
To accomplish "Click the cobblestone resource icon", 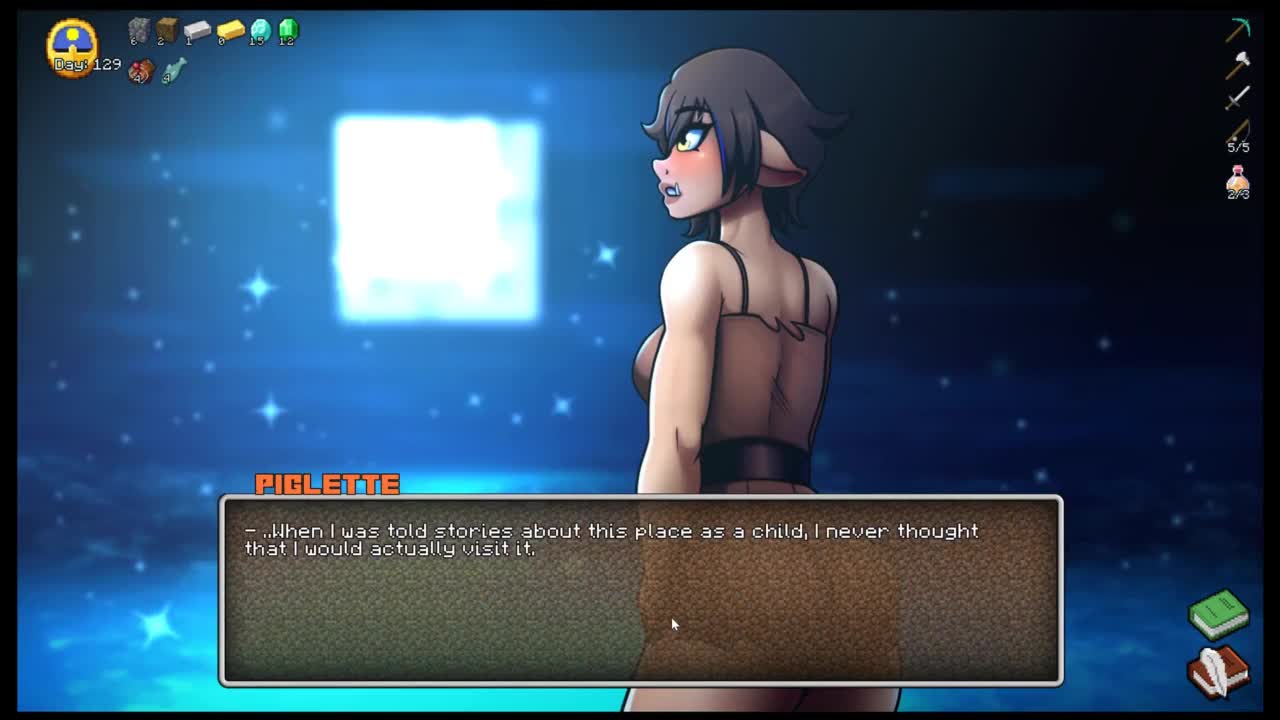I will [x=139, y=31].
